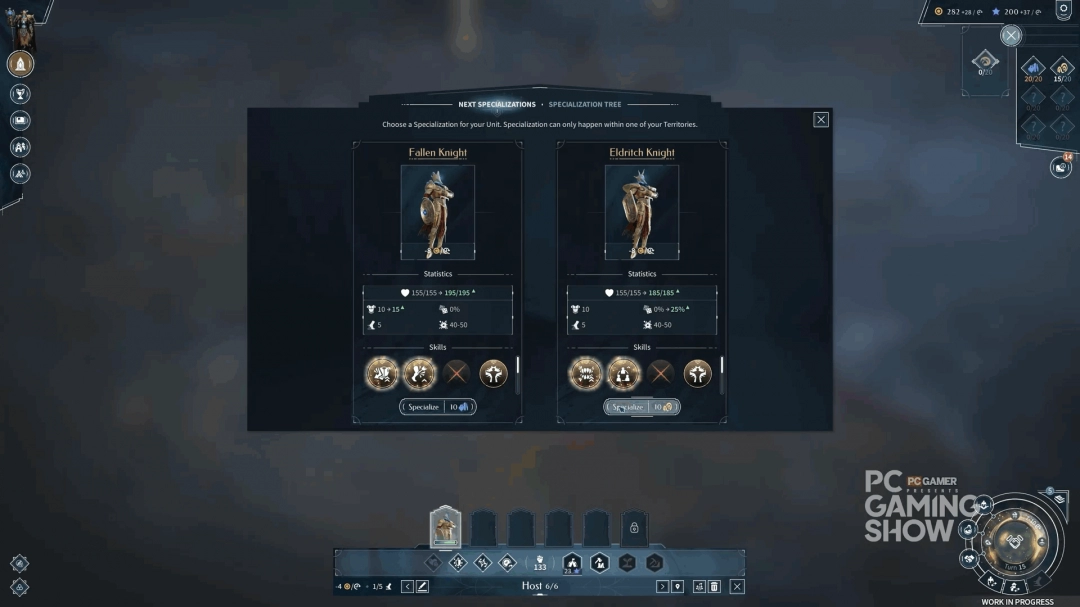Rename the host with the pencil button
Screen dimensions: 1080x607
click(423, 586)
